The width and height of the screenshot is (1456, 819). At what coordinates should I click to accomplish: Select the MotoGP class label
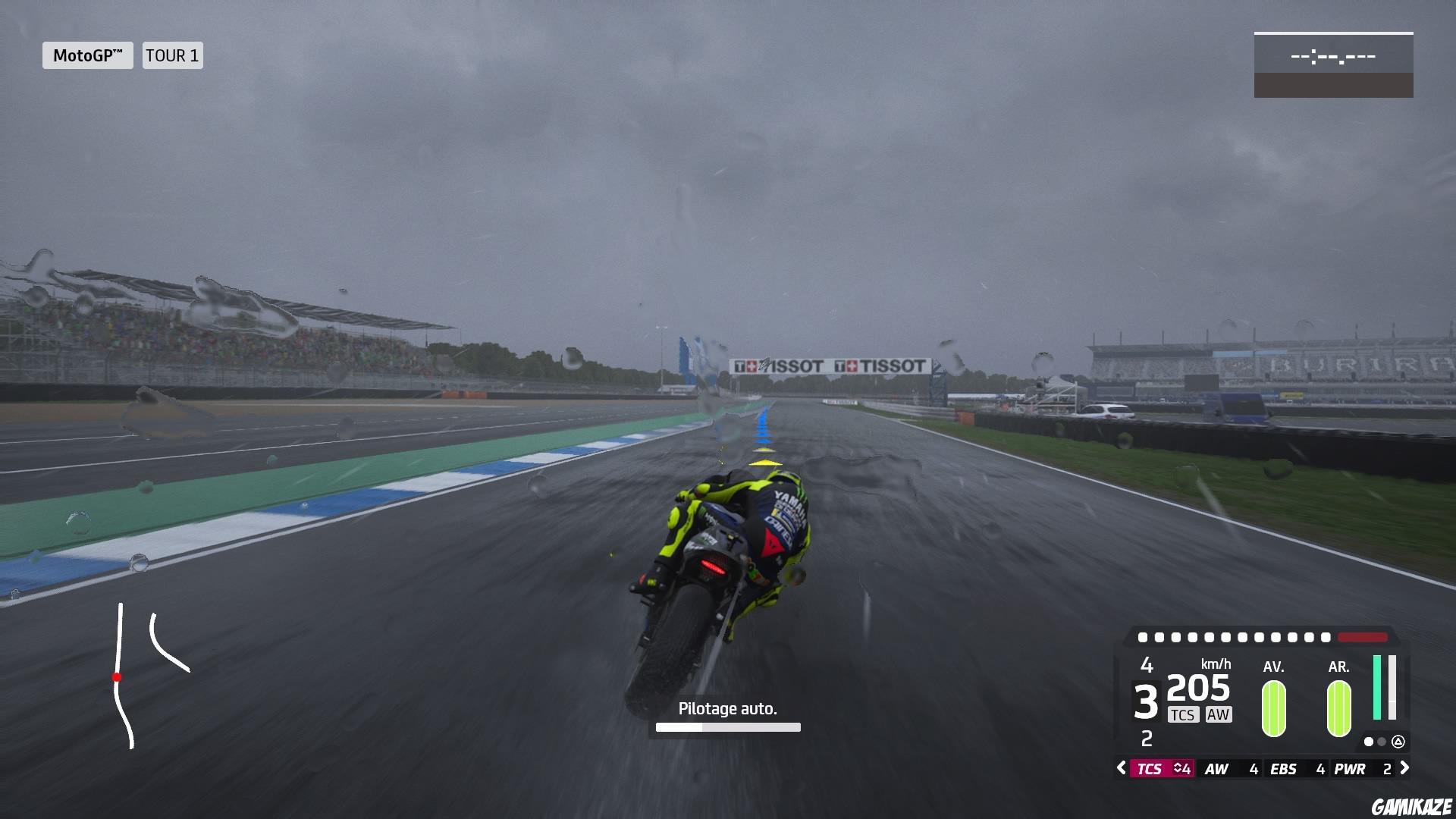point(87,55)
